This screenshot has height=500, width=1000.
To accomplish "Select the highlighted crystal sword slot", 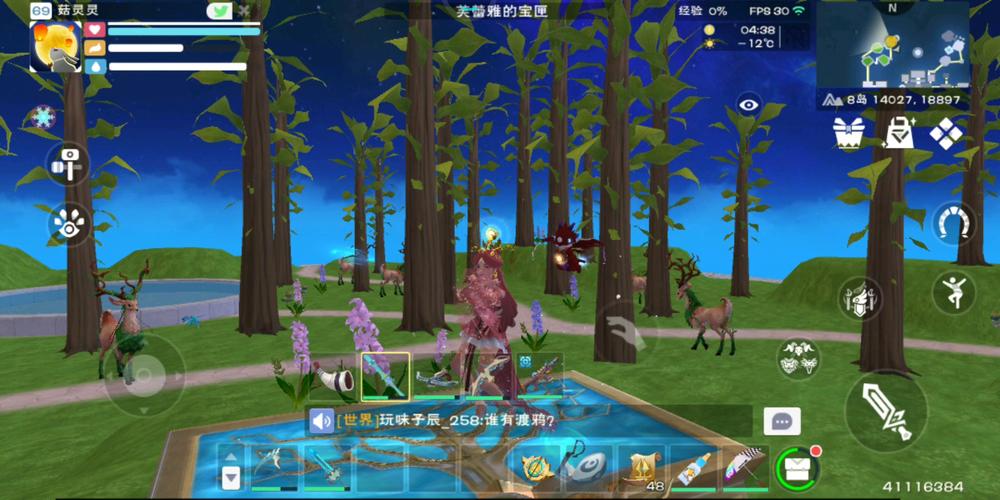I will pyautogui.click(x=385, y=376).
